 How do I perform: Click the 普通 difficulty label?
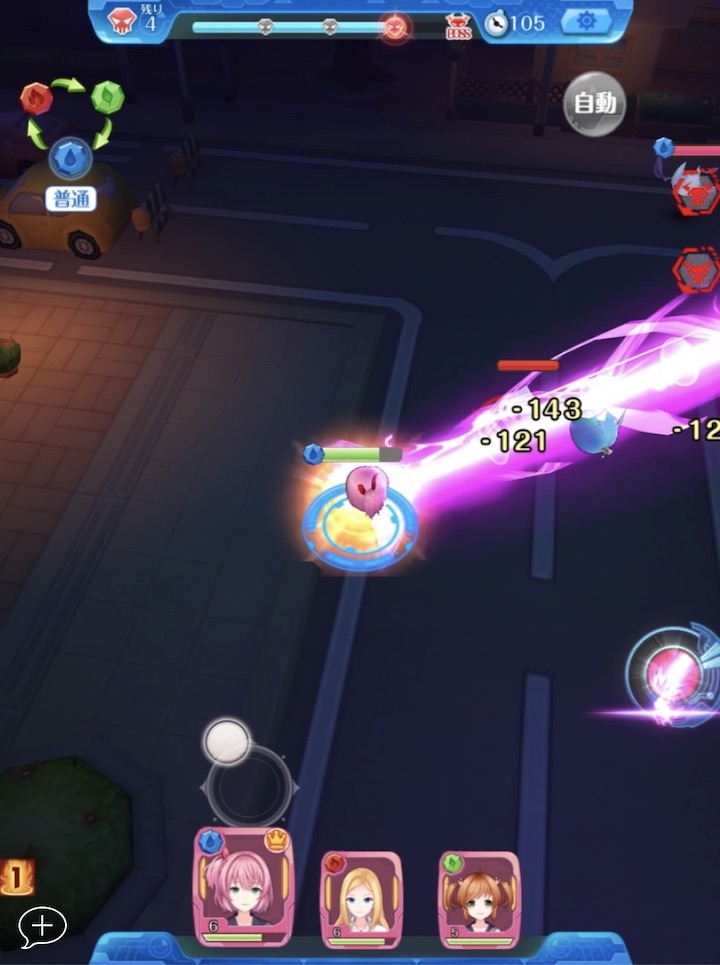71,199
